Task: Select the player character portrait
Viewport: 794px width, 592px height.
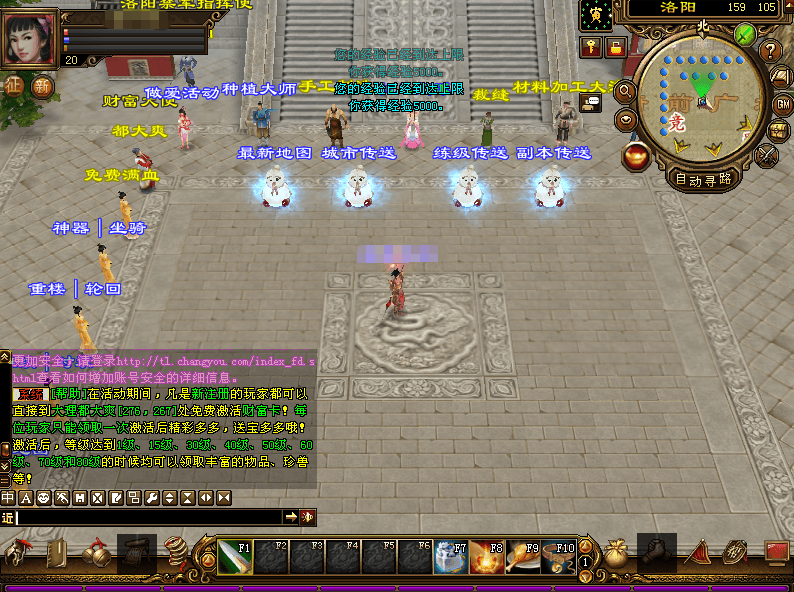Action: 31,39
